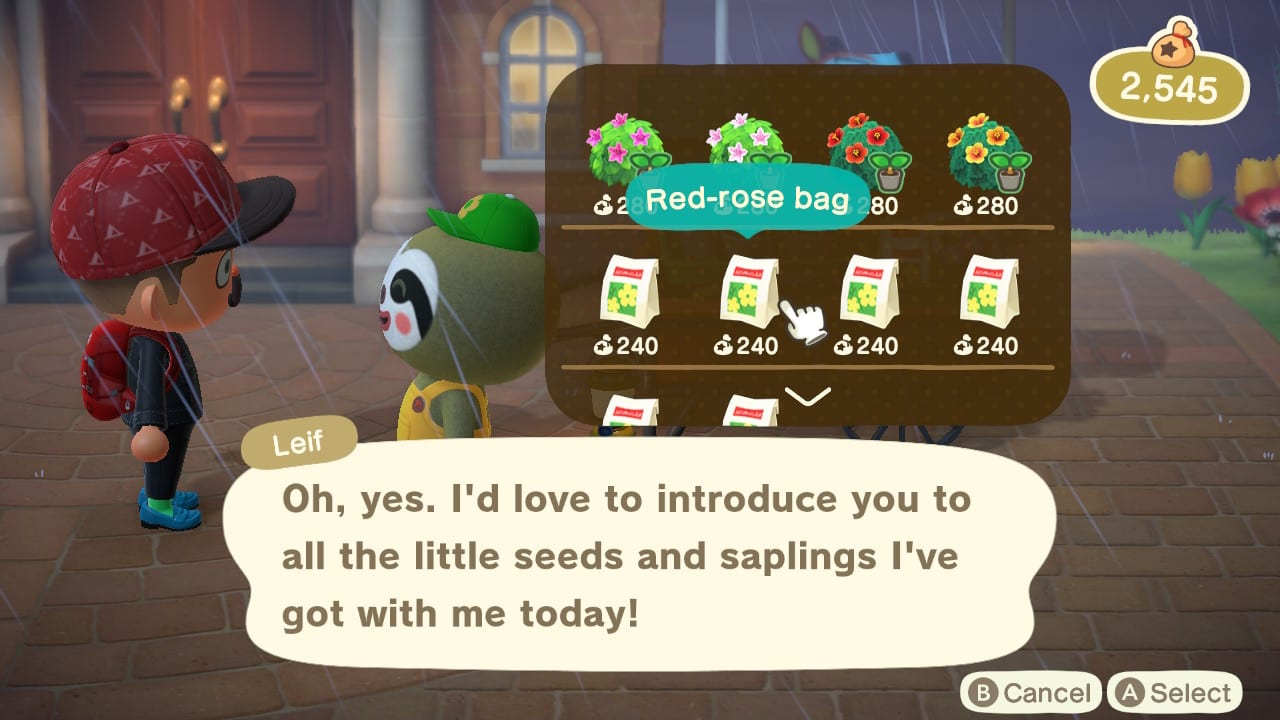The width and height of the screenshot is (1280, 720).
Task: Select the highlighted Red-rose bag
Action: pos(750,290)
